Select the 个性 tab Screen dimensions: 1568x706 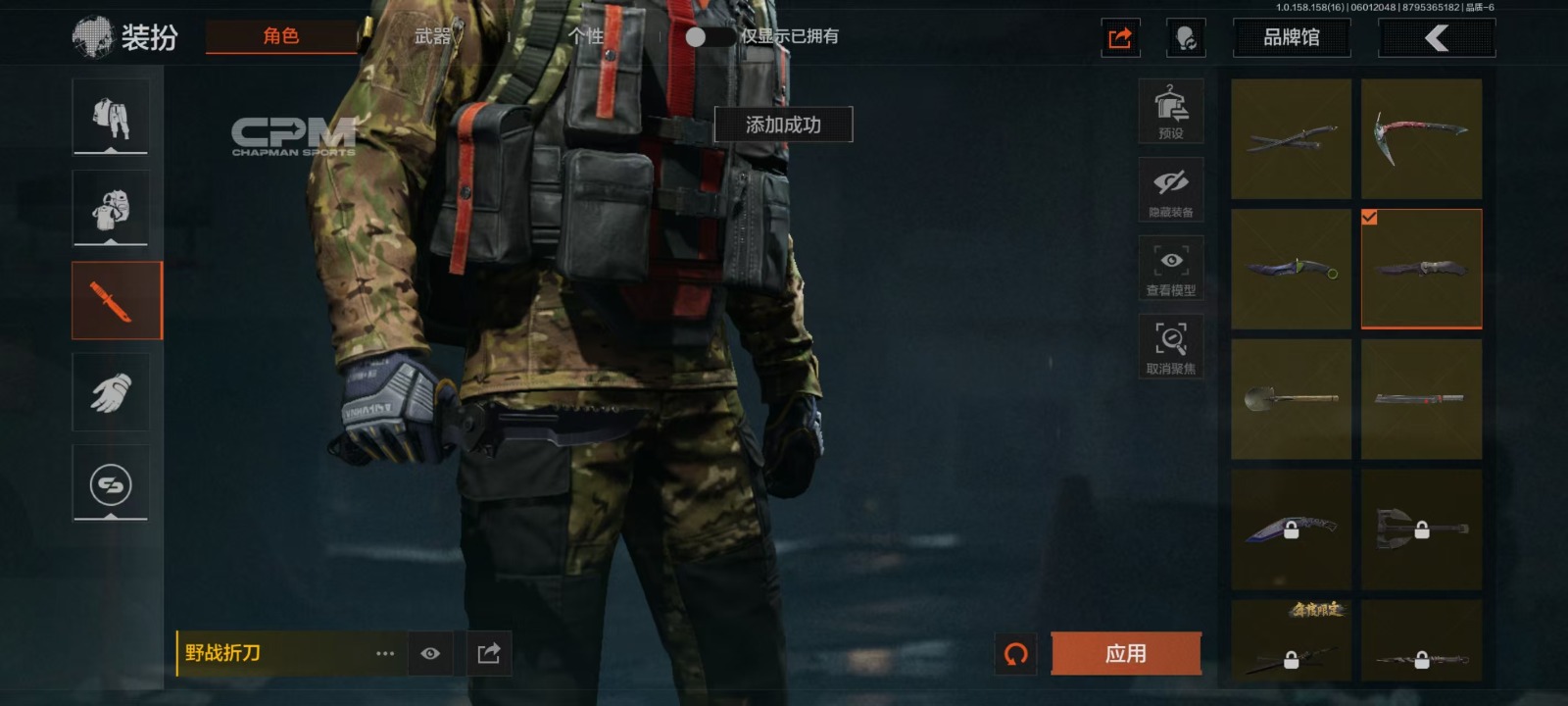[585, 36]
